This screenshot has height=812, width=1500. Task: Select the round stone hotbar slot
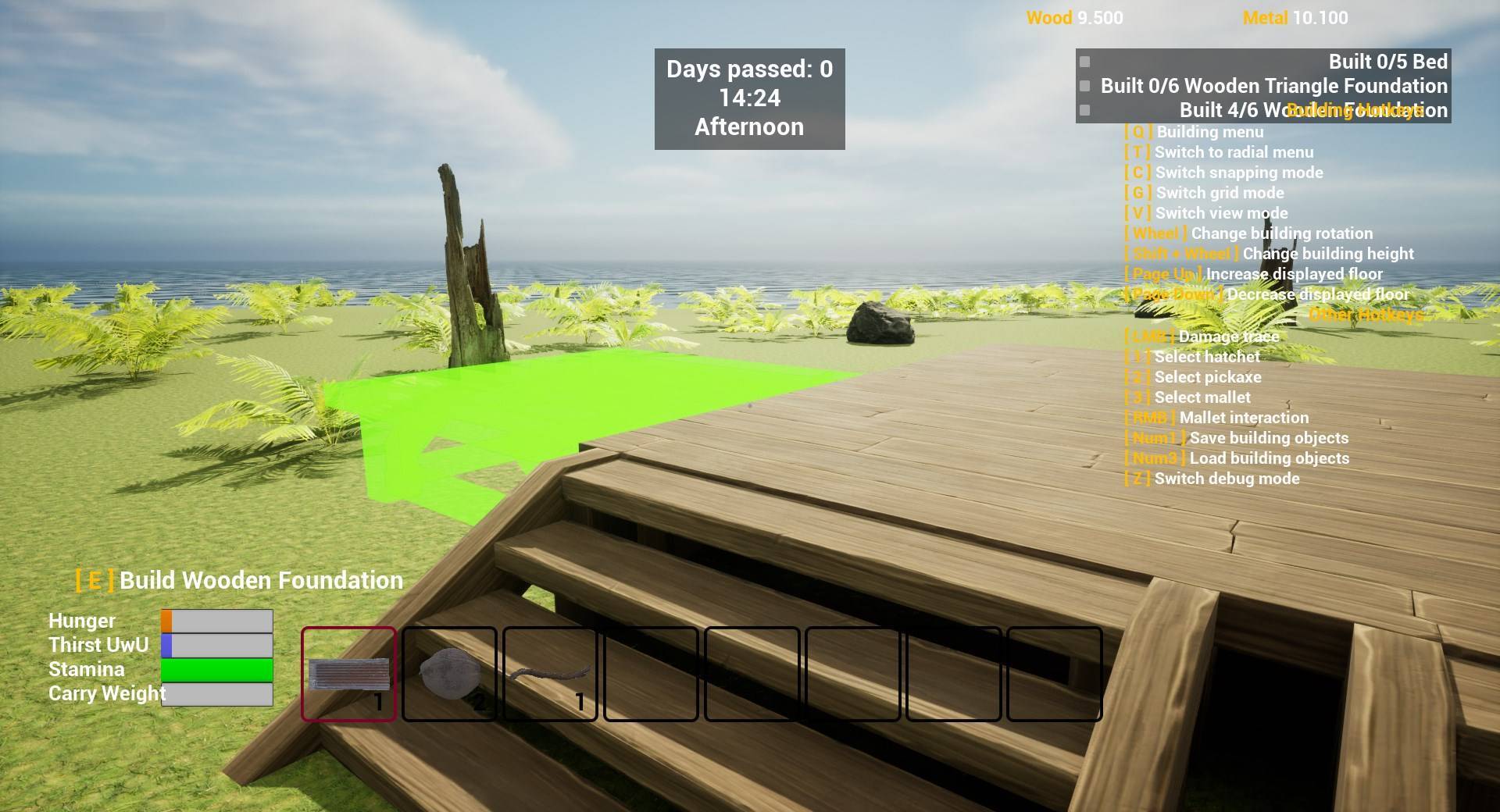coord(449,674)
